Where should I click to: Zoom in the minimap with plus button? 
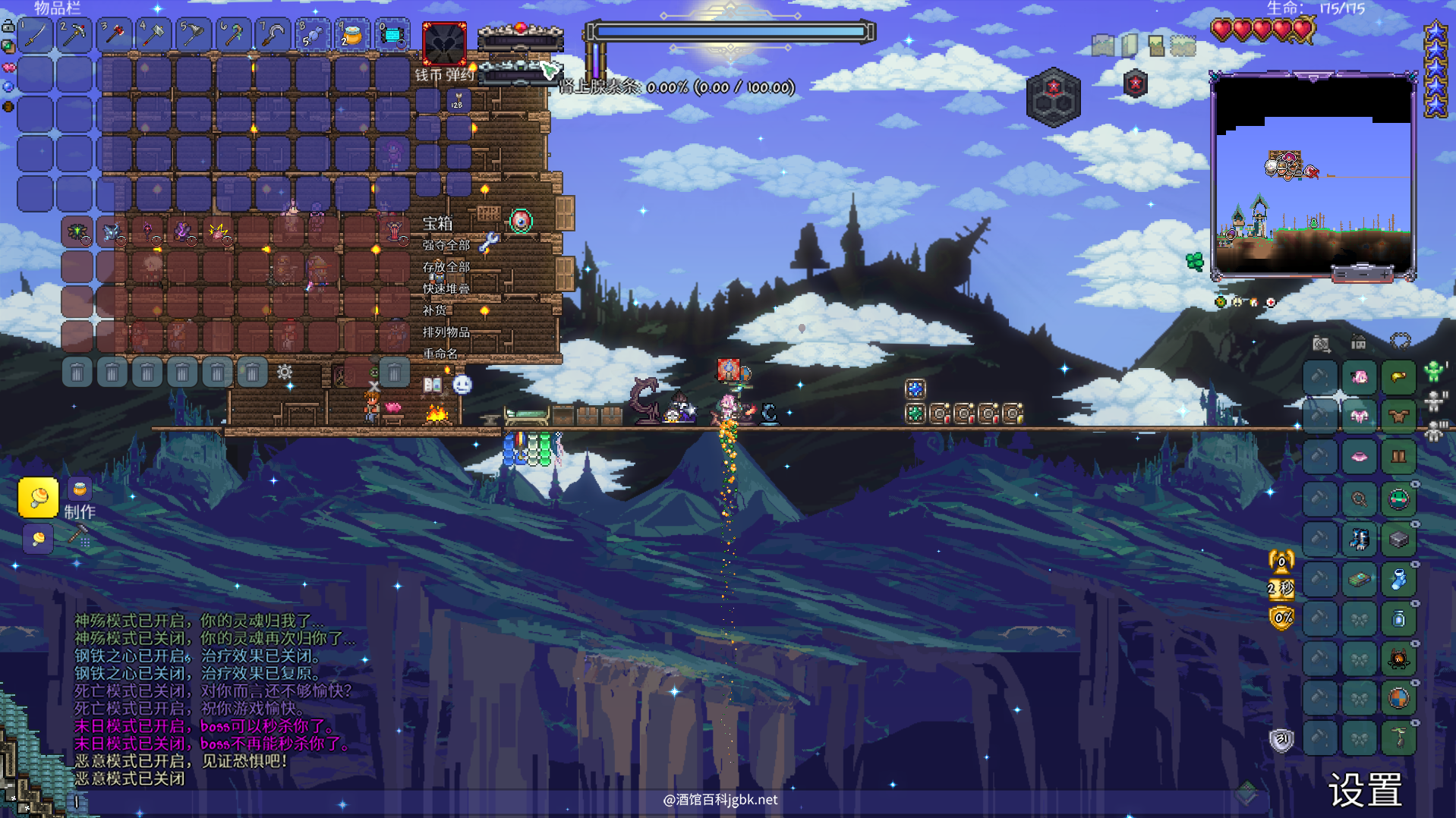(x=1385, y=273)
